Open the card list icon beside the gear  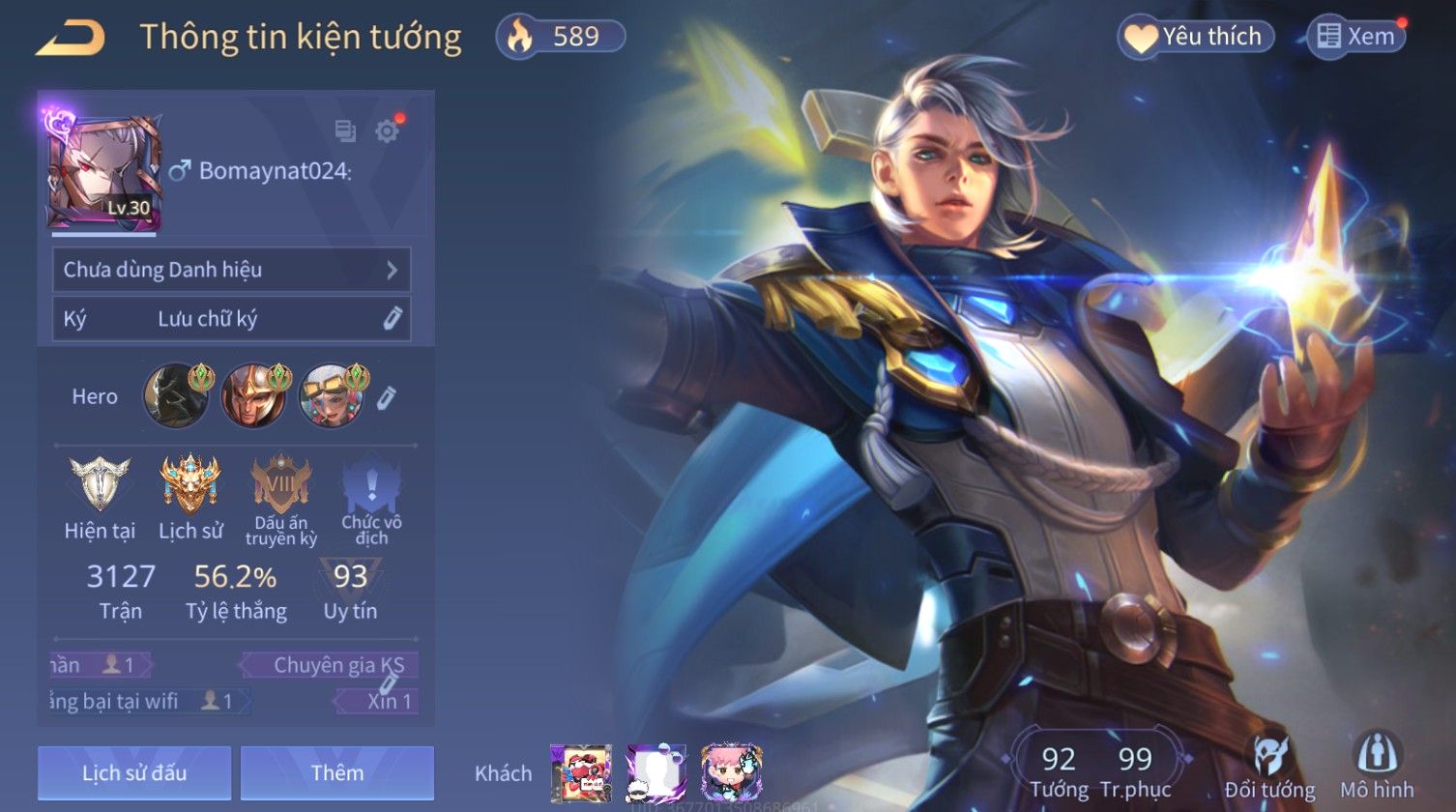tap(345, 130)
